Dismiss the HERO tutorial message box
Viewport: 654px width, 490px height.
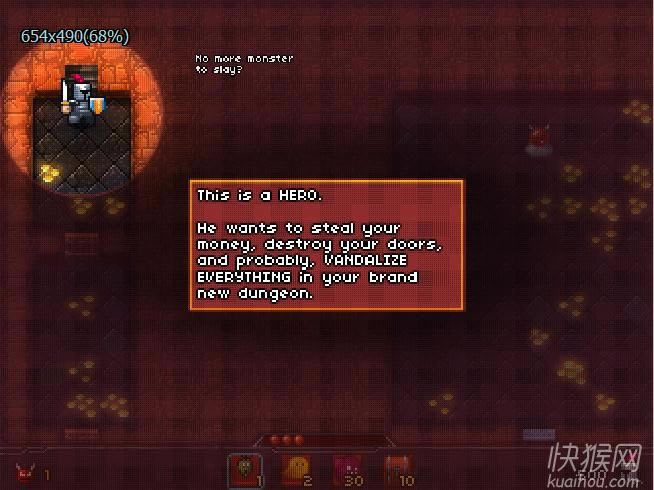click(327, 245)
